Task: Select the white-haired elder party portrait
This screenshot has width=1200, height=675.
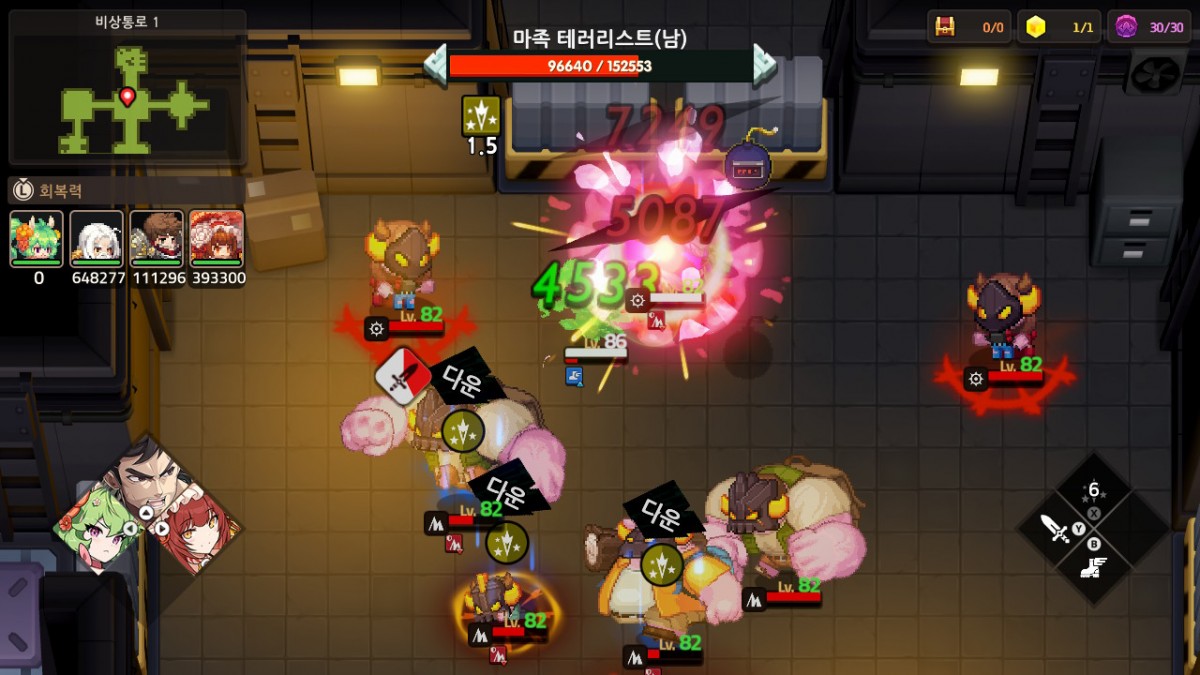Action: [97, 238]
